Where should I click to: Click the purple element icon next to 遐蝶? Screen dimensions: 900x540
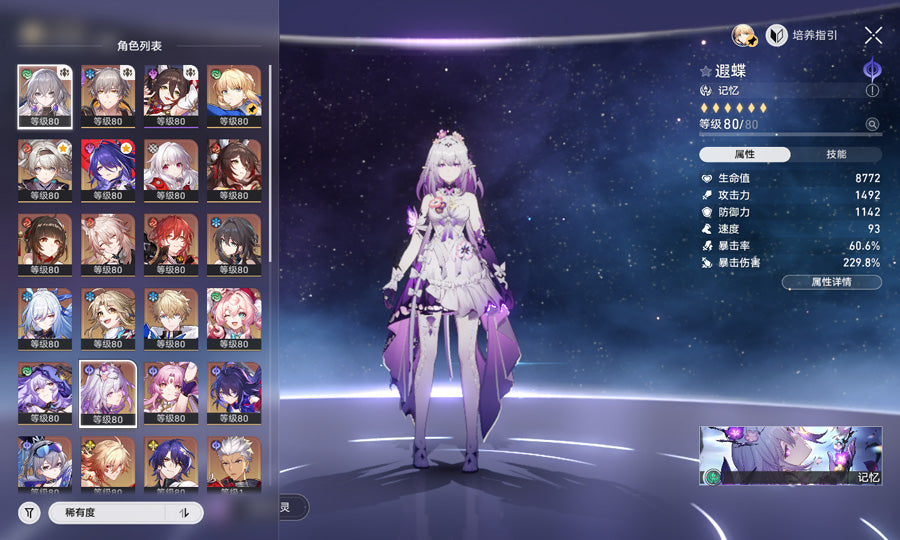point(872,70)
